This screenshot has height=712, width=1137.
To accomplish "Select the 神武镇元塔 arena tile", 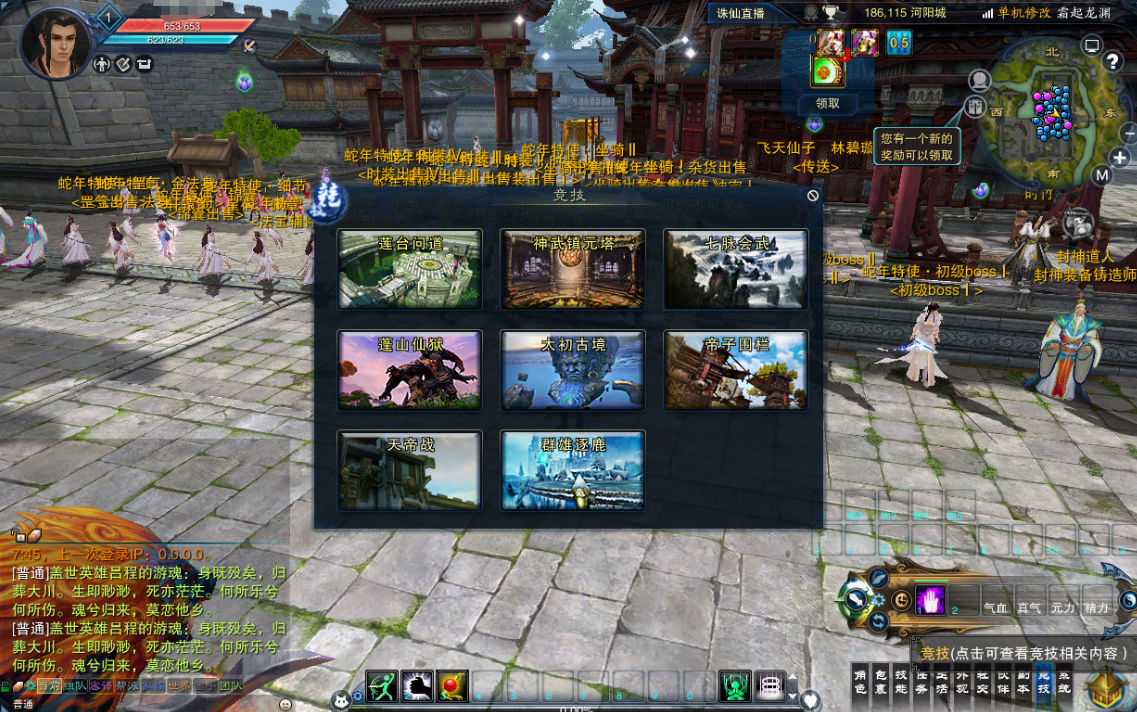I will click(573, 269).
